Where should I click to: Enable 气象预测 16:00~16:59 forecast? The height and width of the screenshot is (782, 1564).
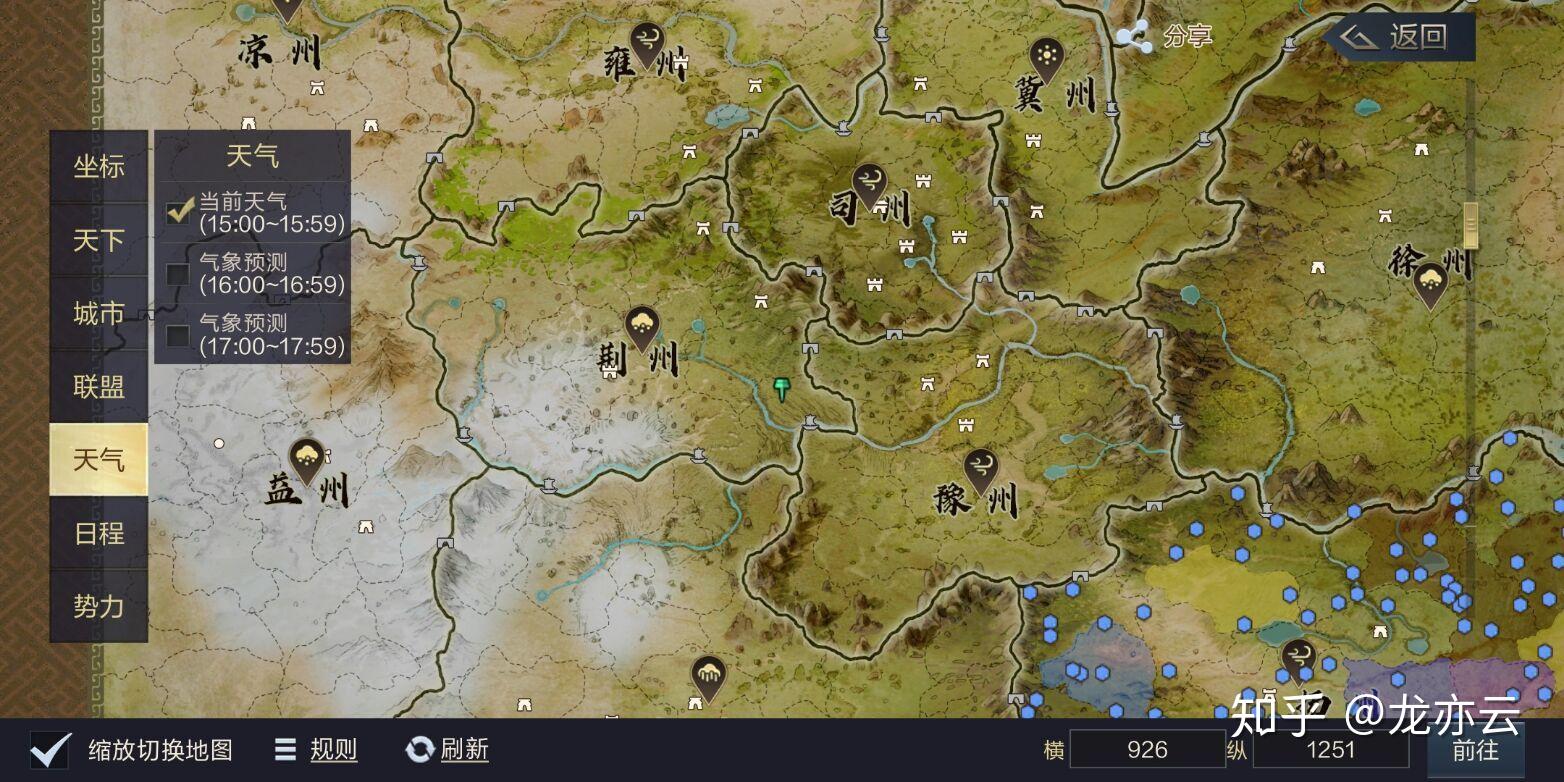pos(178,274)
